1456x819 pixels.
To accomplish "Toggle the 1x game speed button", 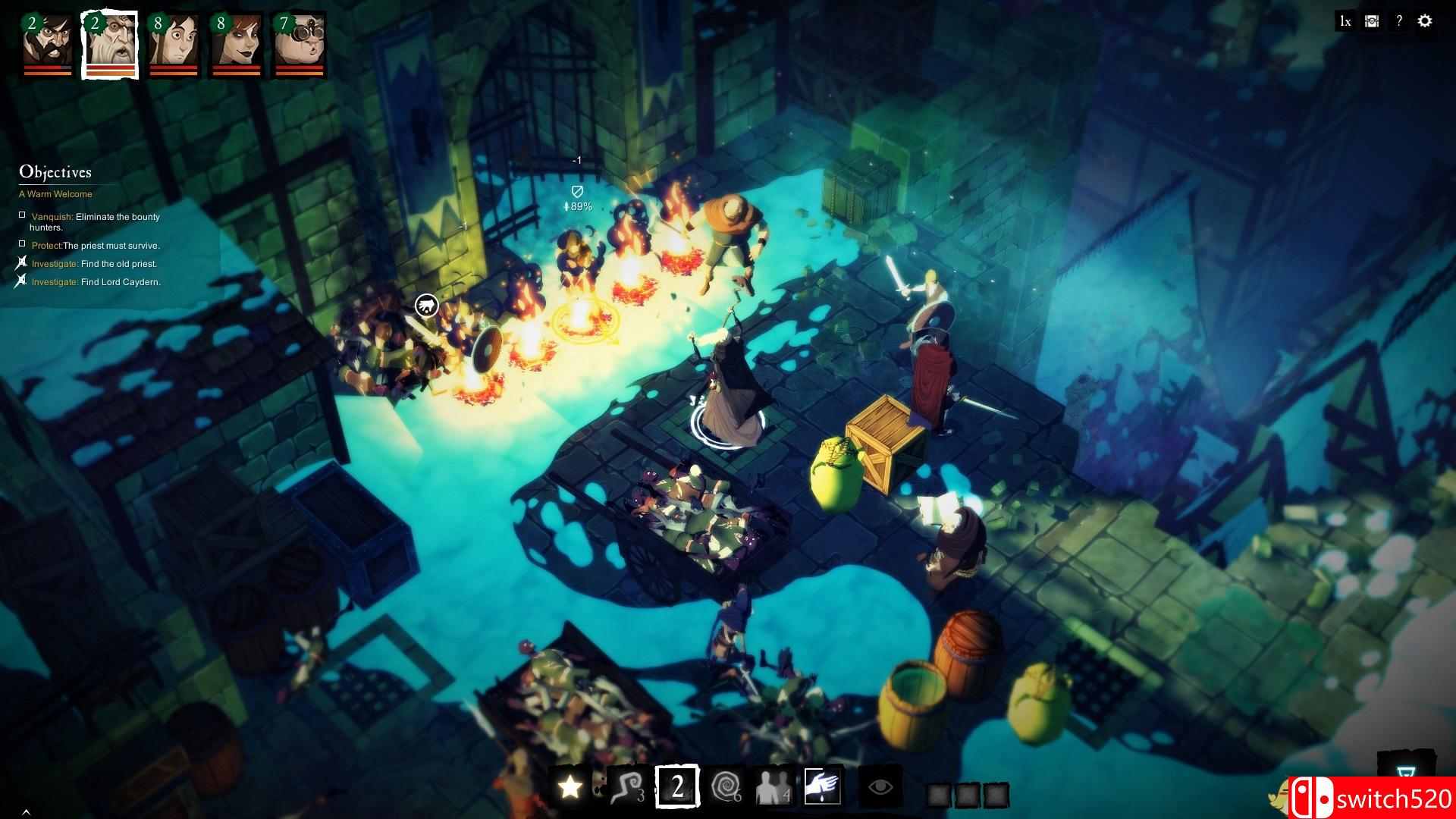I will click(1345, 21).
